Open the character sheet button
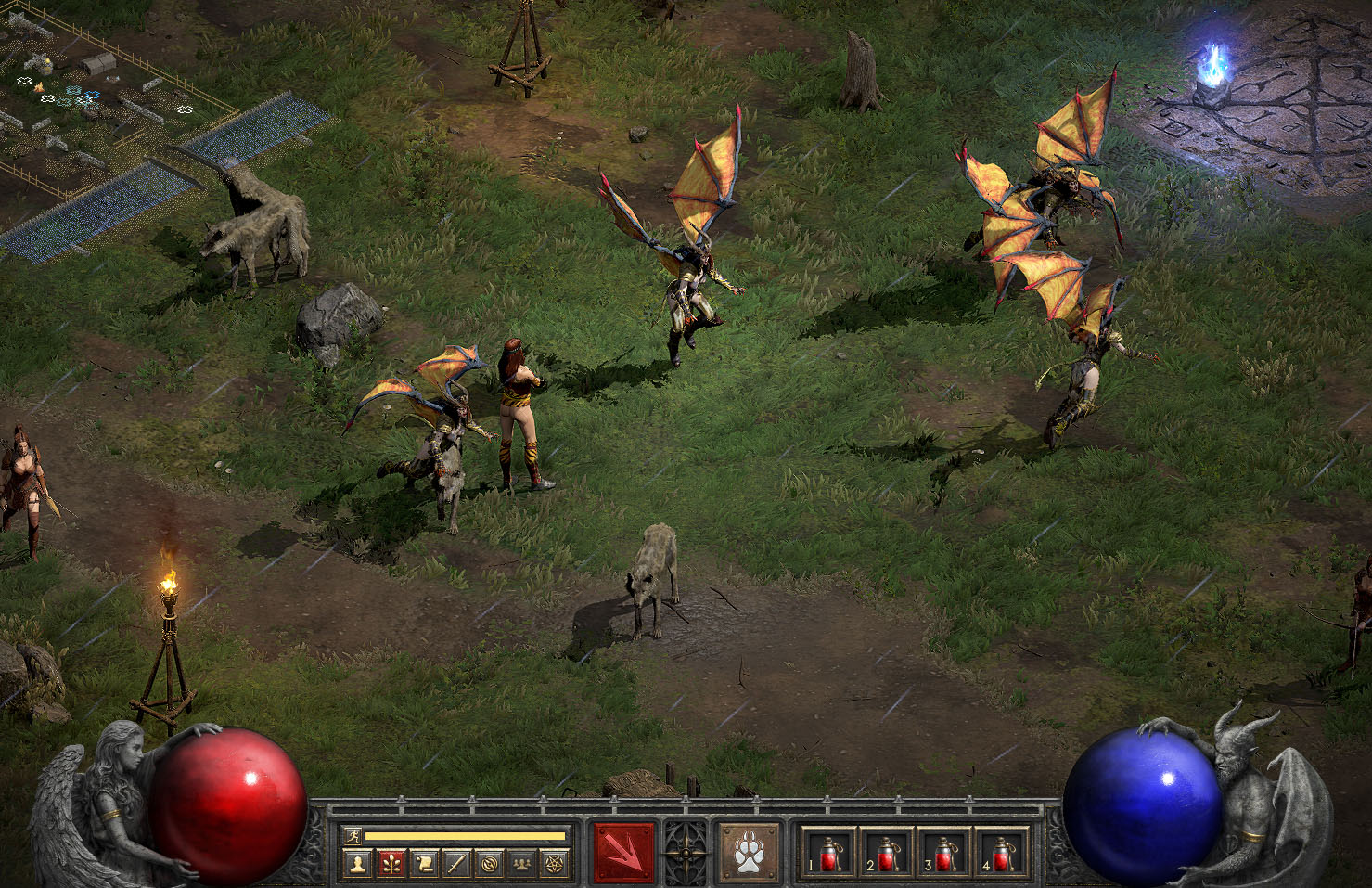This screenshot has height=888, width=1372. point(356,865)
